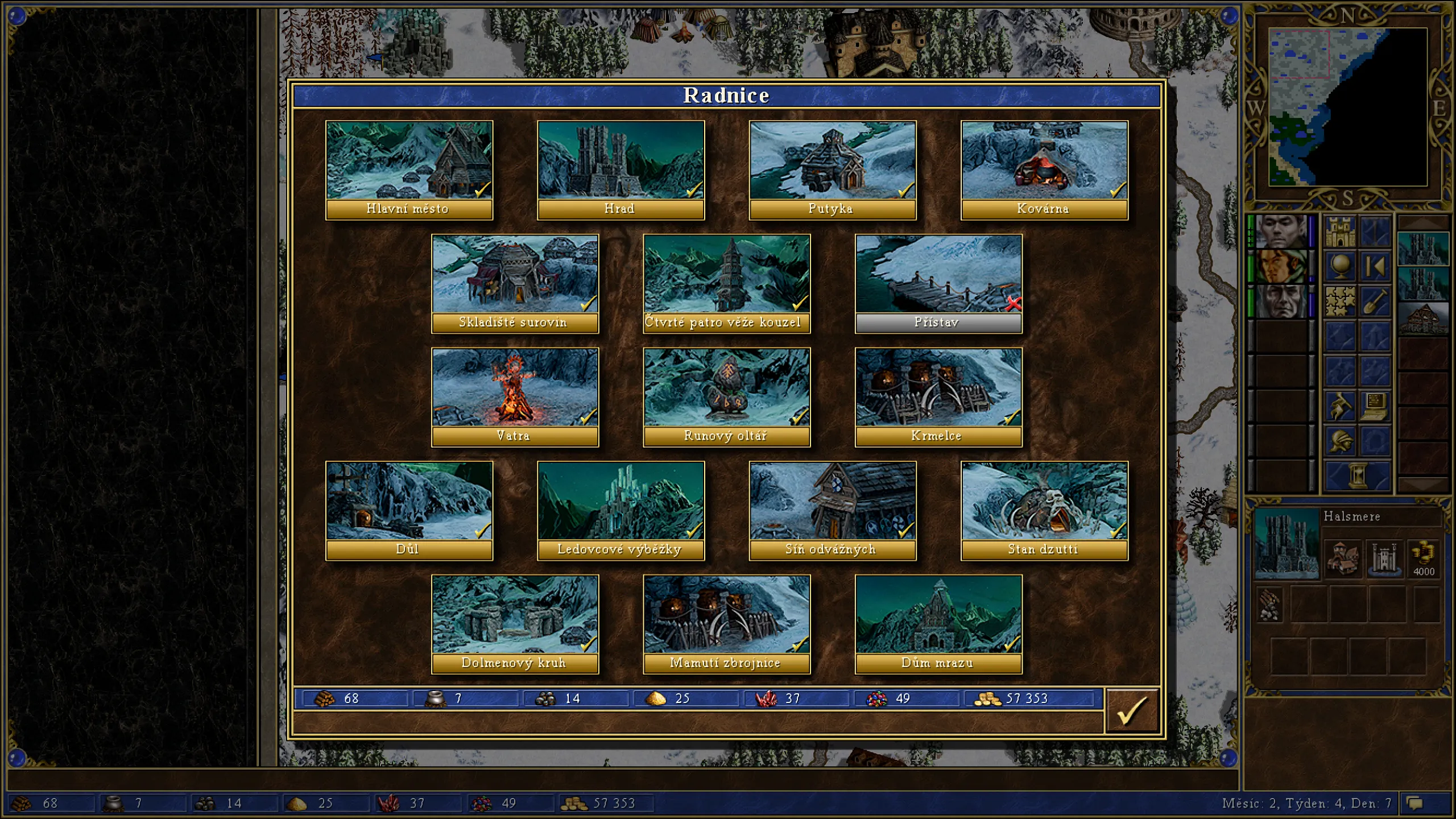
Task: Open world view with the globe icon
Action: pyautogui.click(x=1340, y=267)
